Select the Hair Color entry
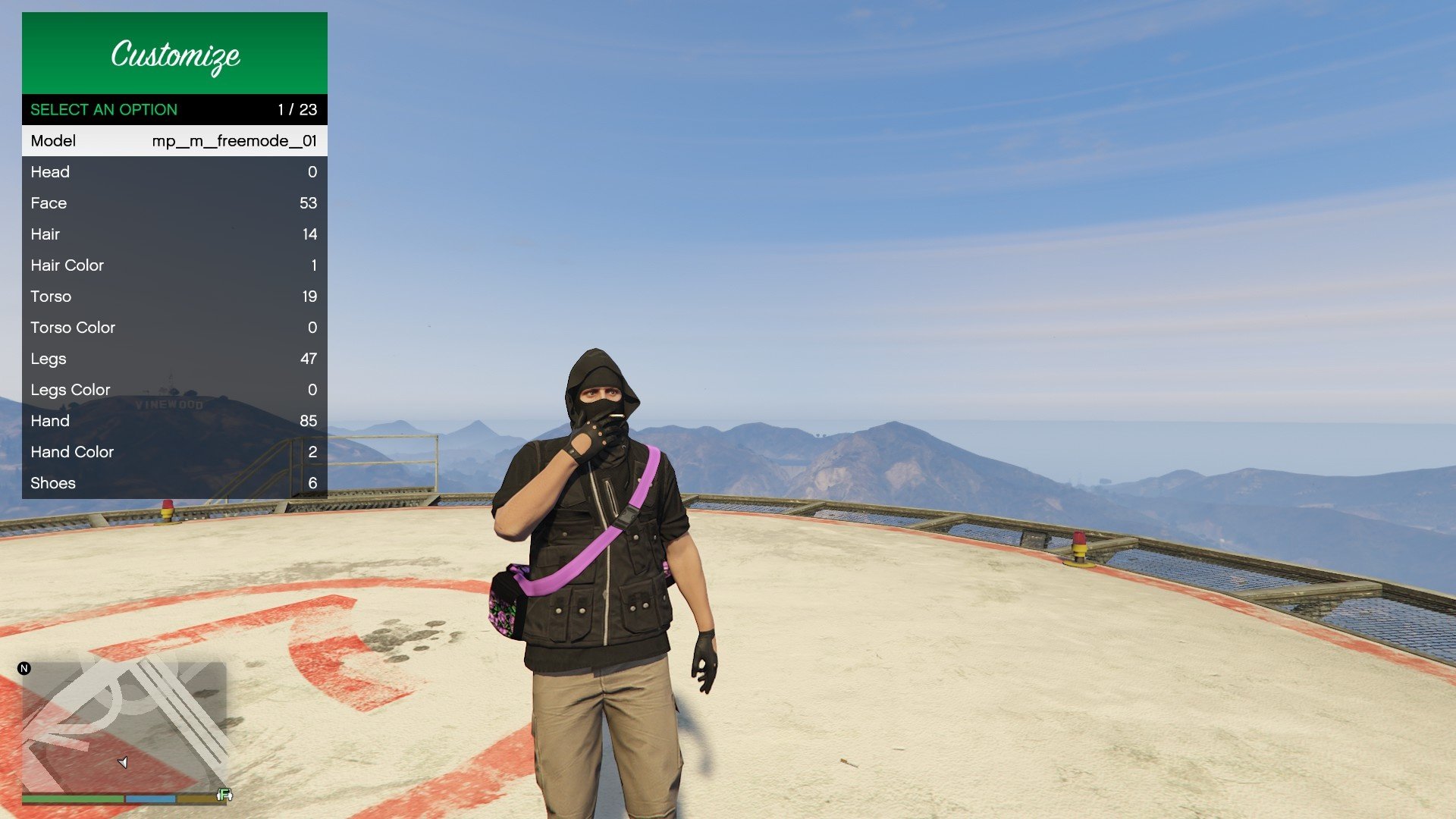Screen dimensions: 1456x819 coord(174,265)
